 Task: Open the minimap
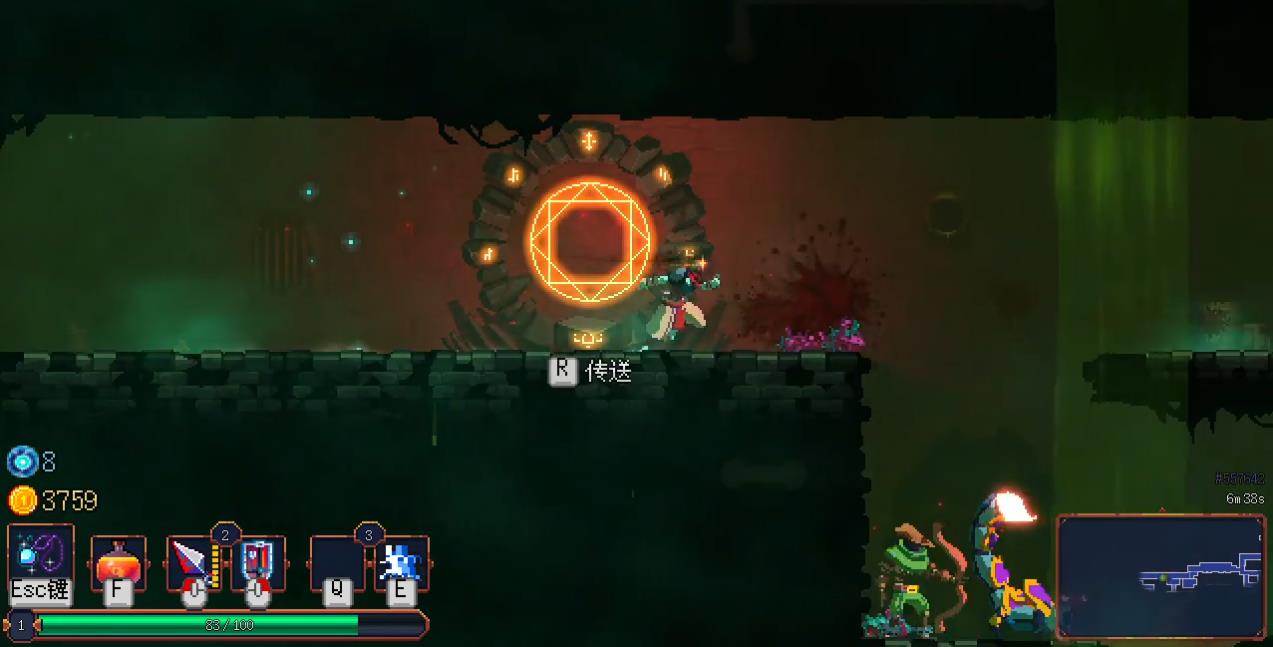coord(1160,574)
